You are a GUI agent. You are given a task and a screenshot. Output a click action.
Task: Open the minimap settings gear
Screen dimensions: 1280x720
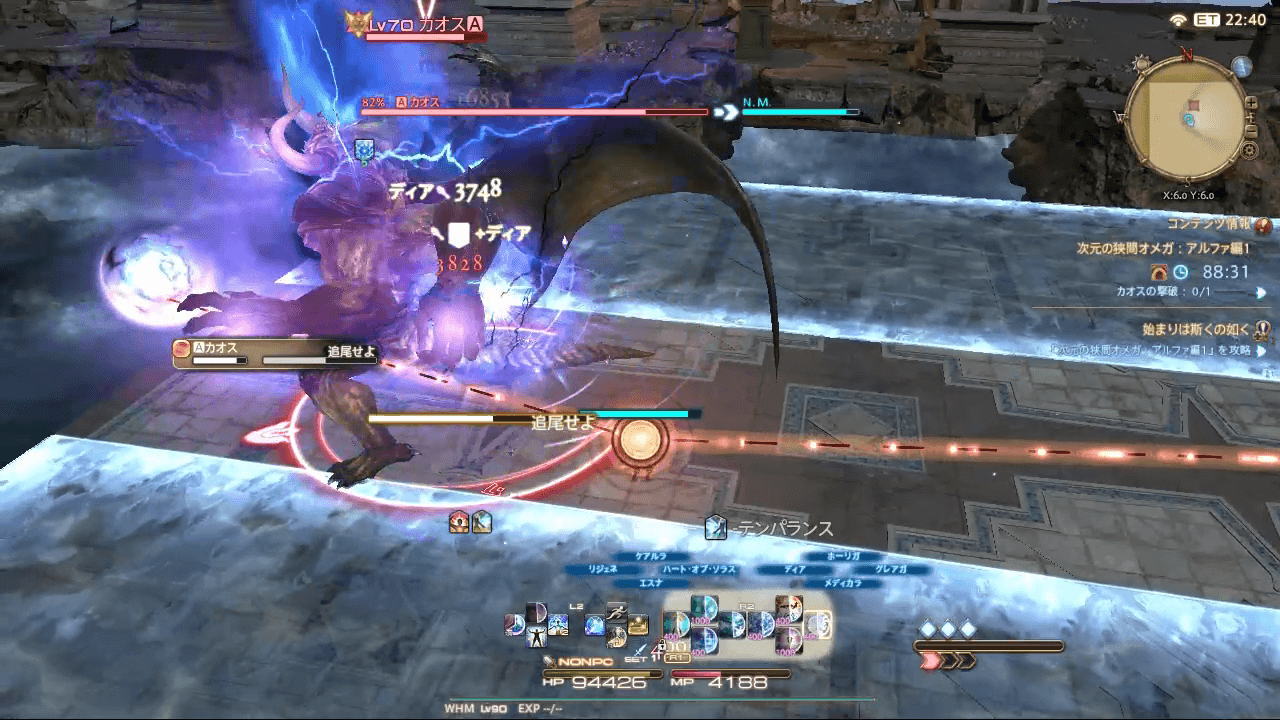[1249, 150]
